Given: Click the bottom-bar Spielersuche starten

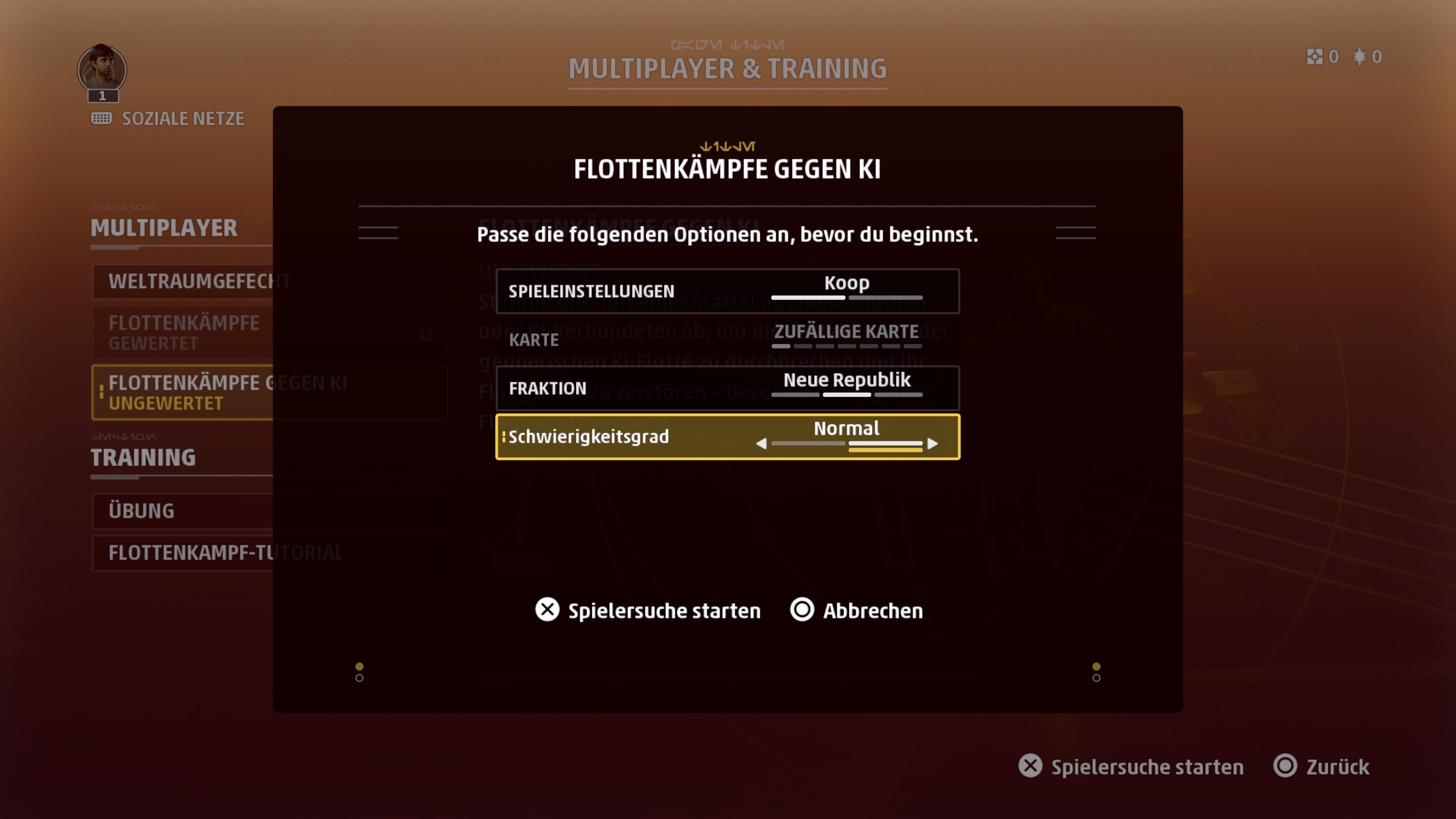Looking at the screenshot, I should (1131, 767).
